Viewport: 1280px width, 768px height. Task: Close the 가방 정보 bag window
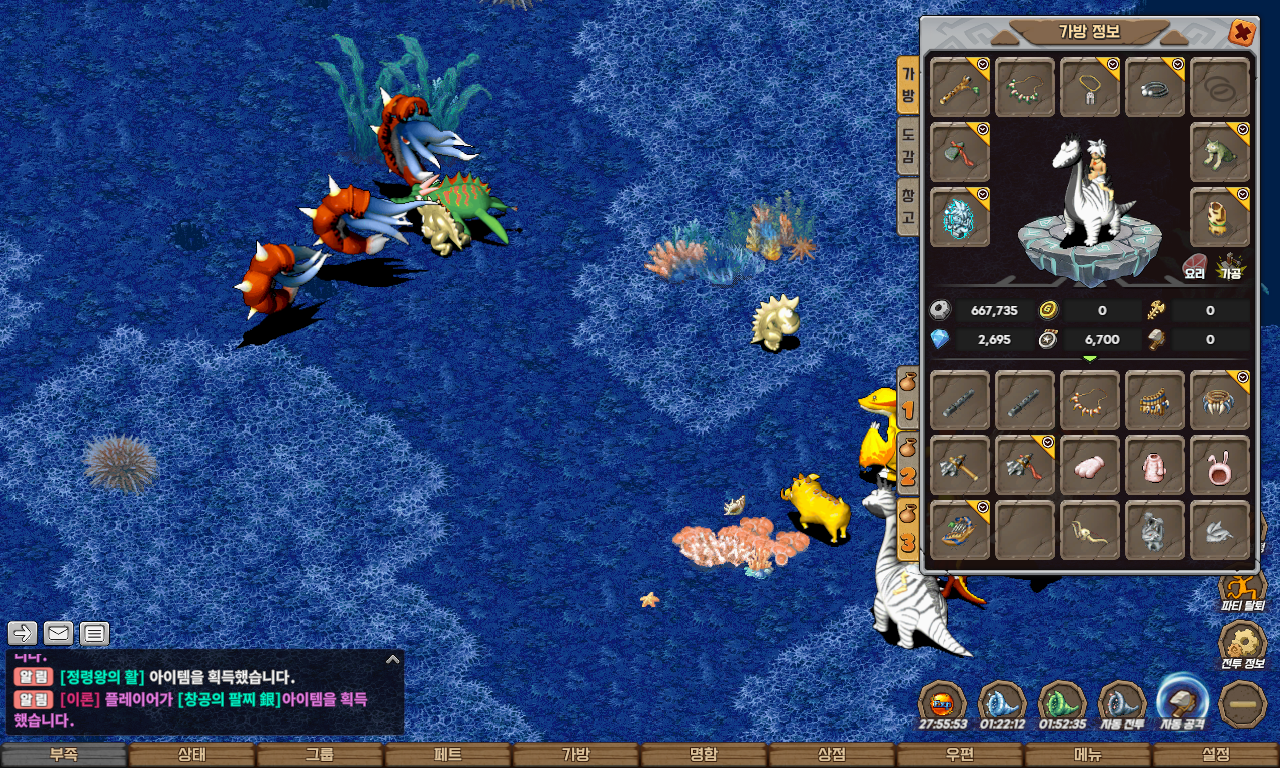click(1242, 33)
